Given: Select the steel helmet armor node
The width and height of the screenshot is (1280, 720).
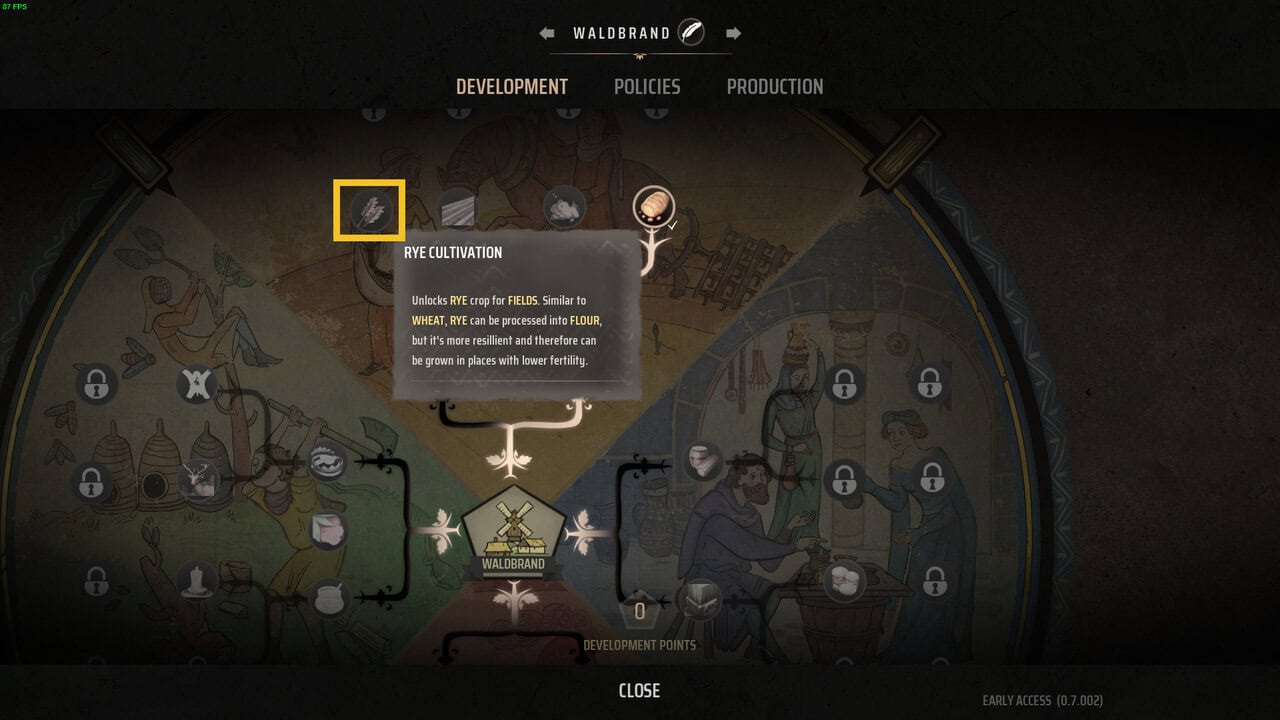Looking at the screenshot, I should click(701, 600).
